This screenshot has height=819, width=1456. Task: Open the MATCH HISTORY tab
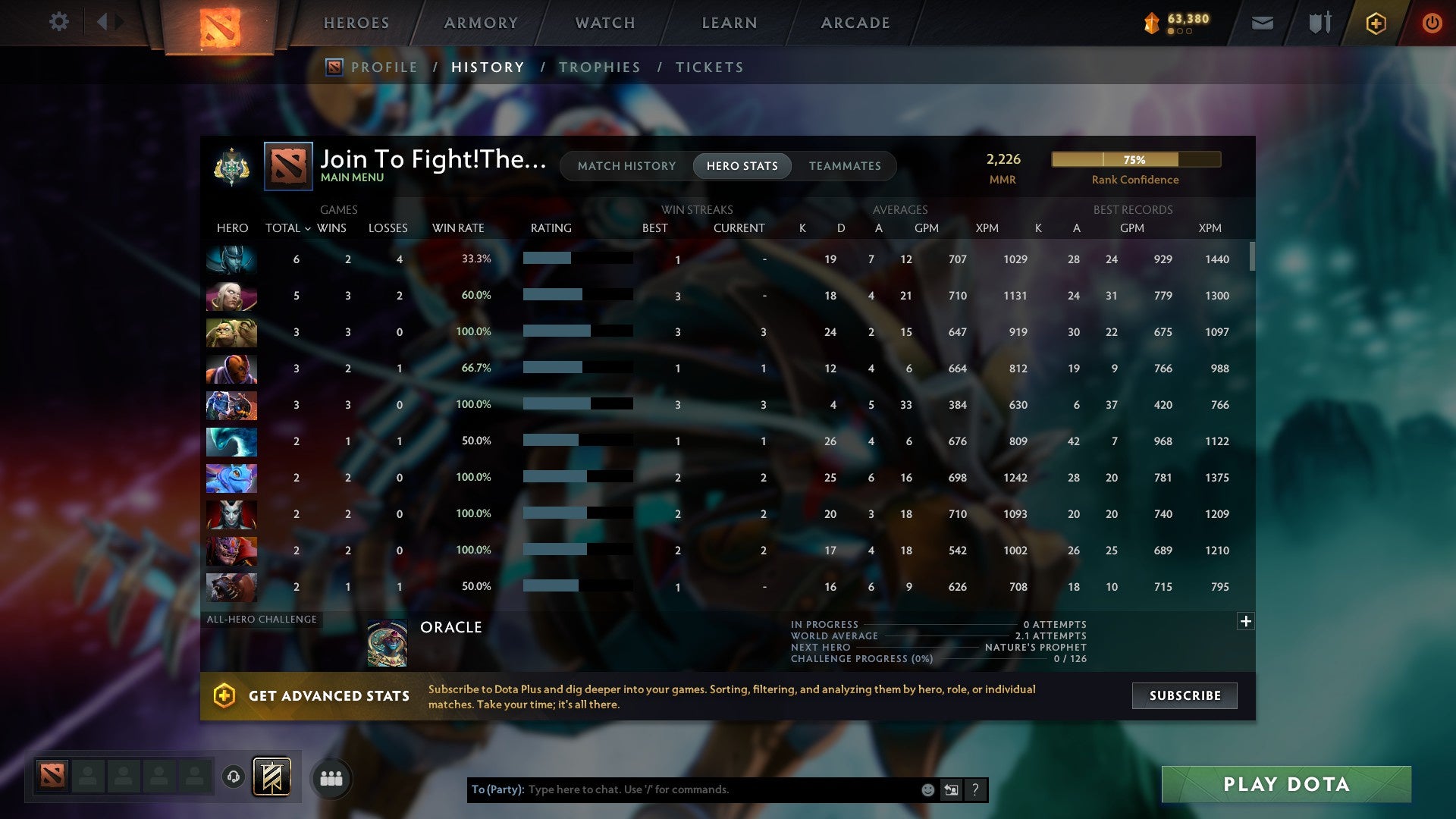pyautogui.click(x=626, y=165)
